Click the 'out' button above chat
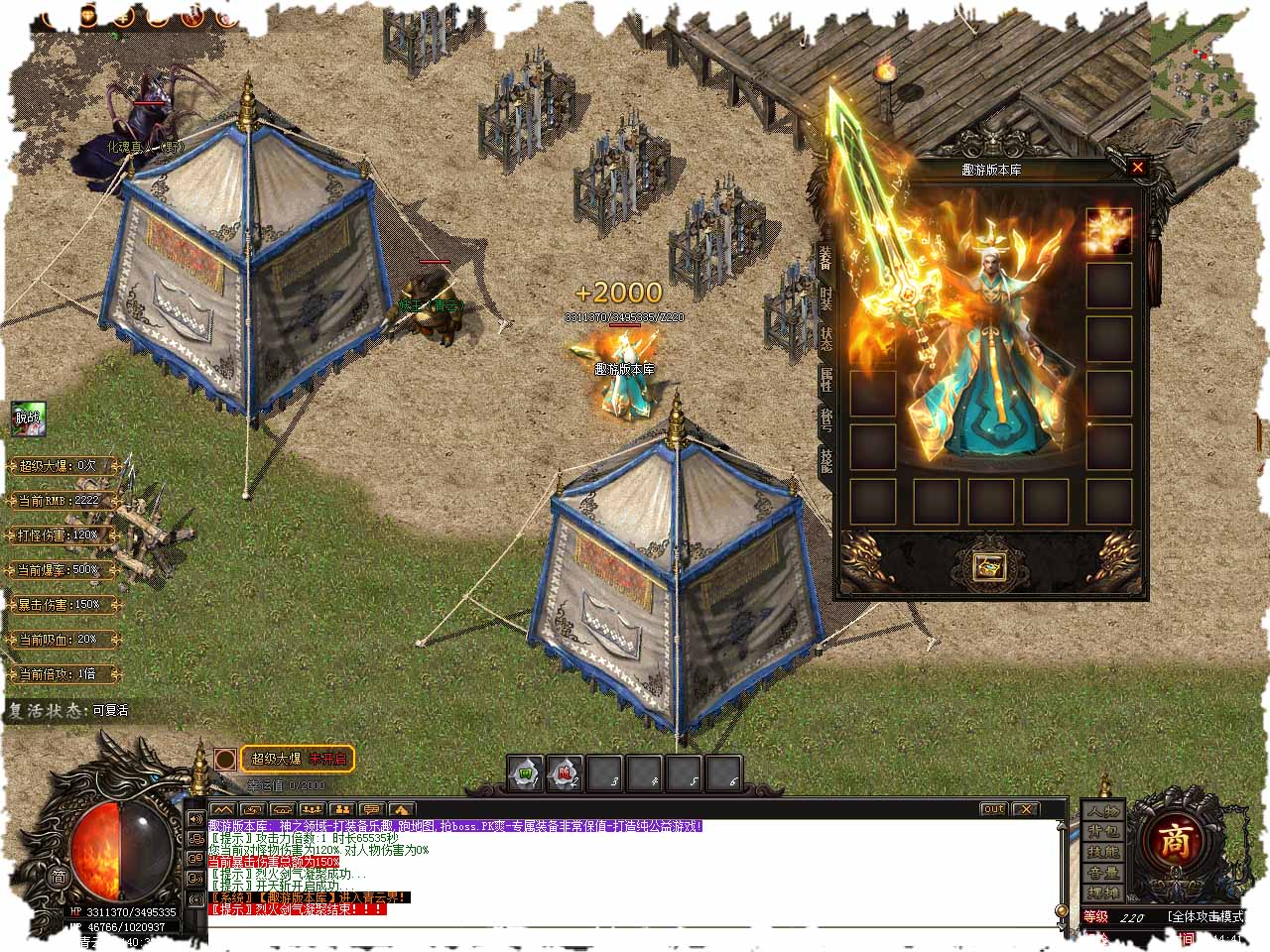Viewport: 1270px width, 952px height. (992, 809)
